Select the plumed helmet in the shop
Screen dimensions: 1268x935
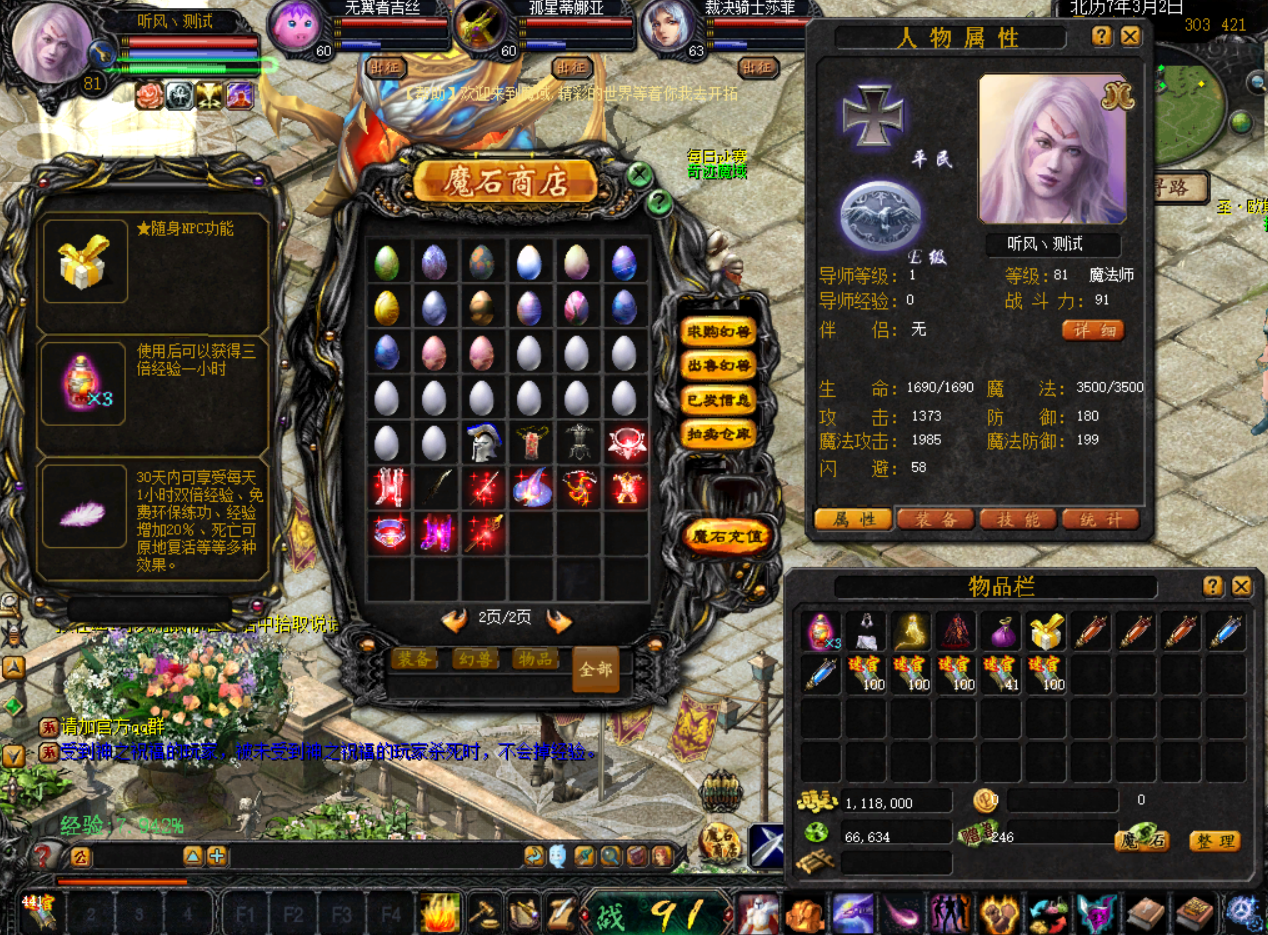[x=482, y=442]
